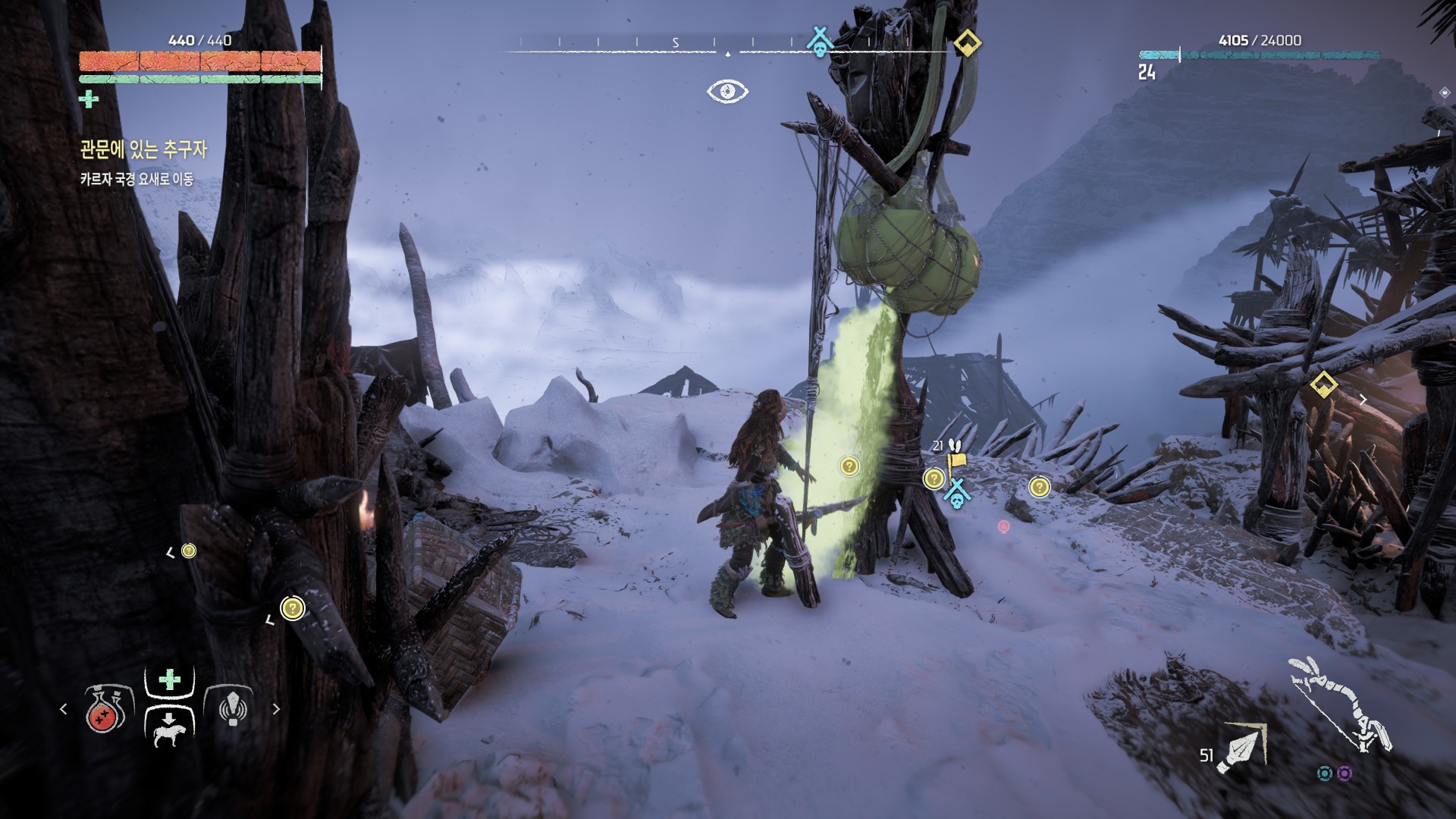Open the tracked quest objective text
Image resolution: width=1456 pixels, height=819 pixels.
tap(136, 180)
